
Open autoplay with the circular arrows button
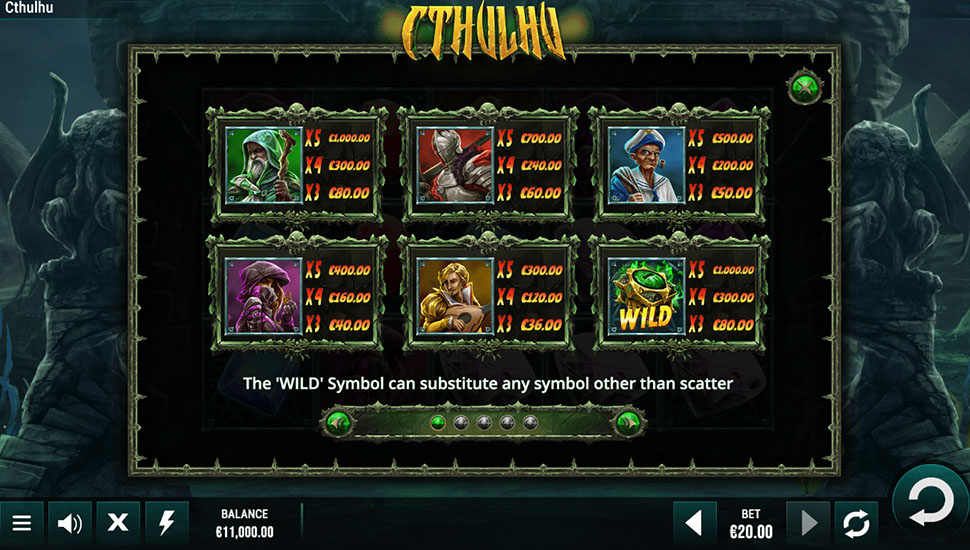856,522
